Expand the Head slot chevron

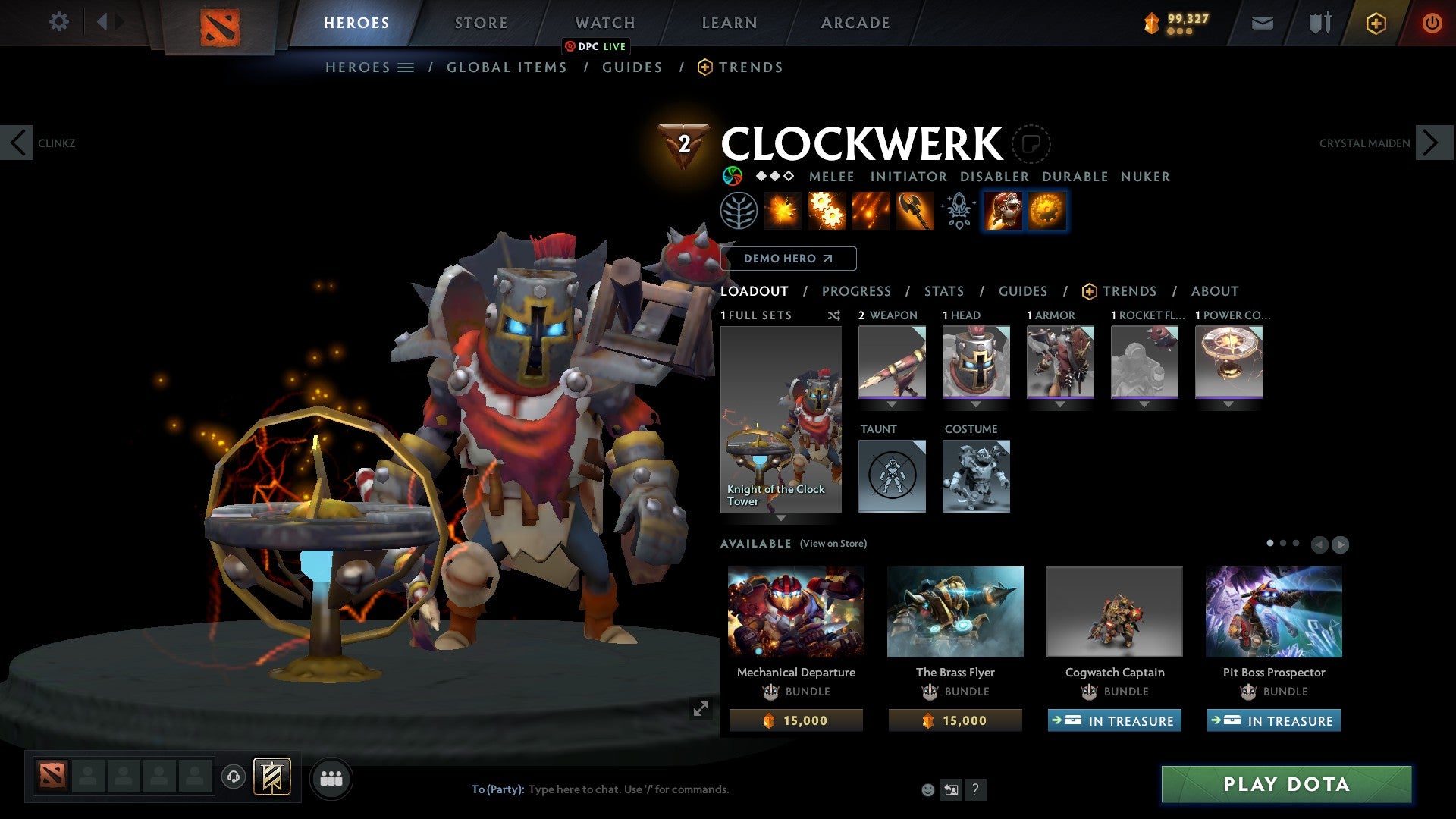coord(976,404)
